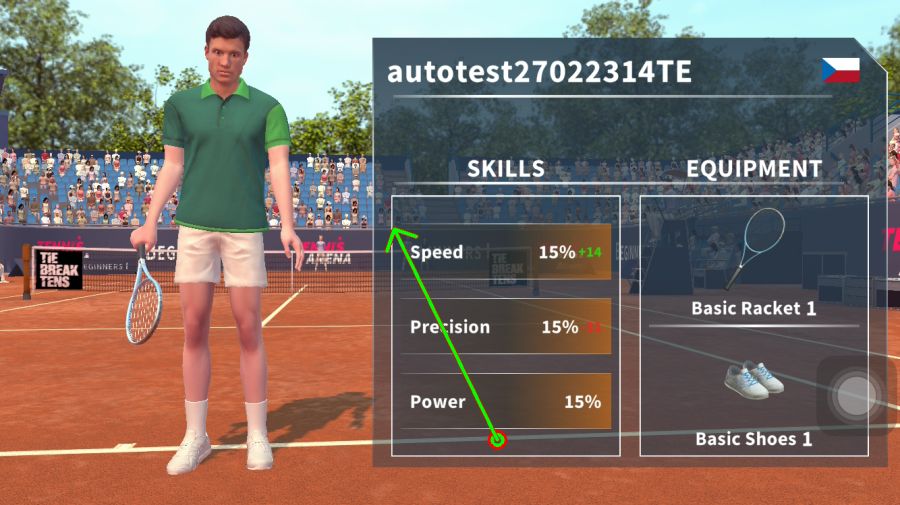Open the Basic Shoes 1 equipment slot
900x505 pixels.
point(753,400)
